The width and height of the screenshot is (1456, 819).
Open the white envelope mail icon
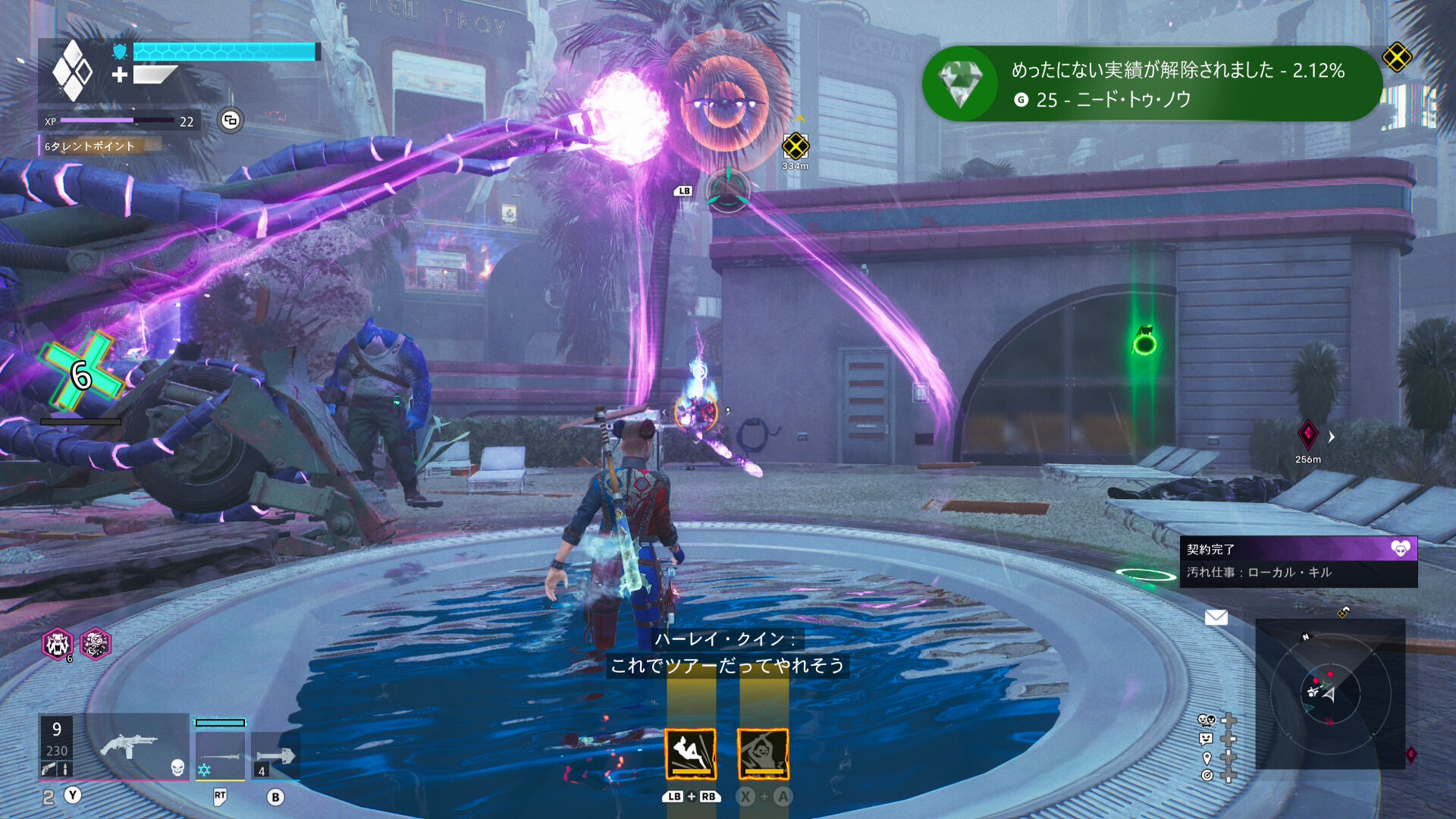1216,617
